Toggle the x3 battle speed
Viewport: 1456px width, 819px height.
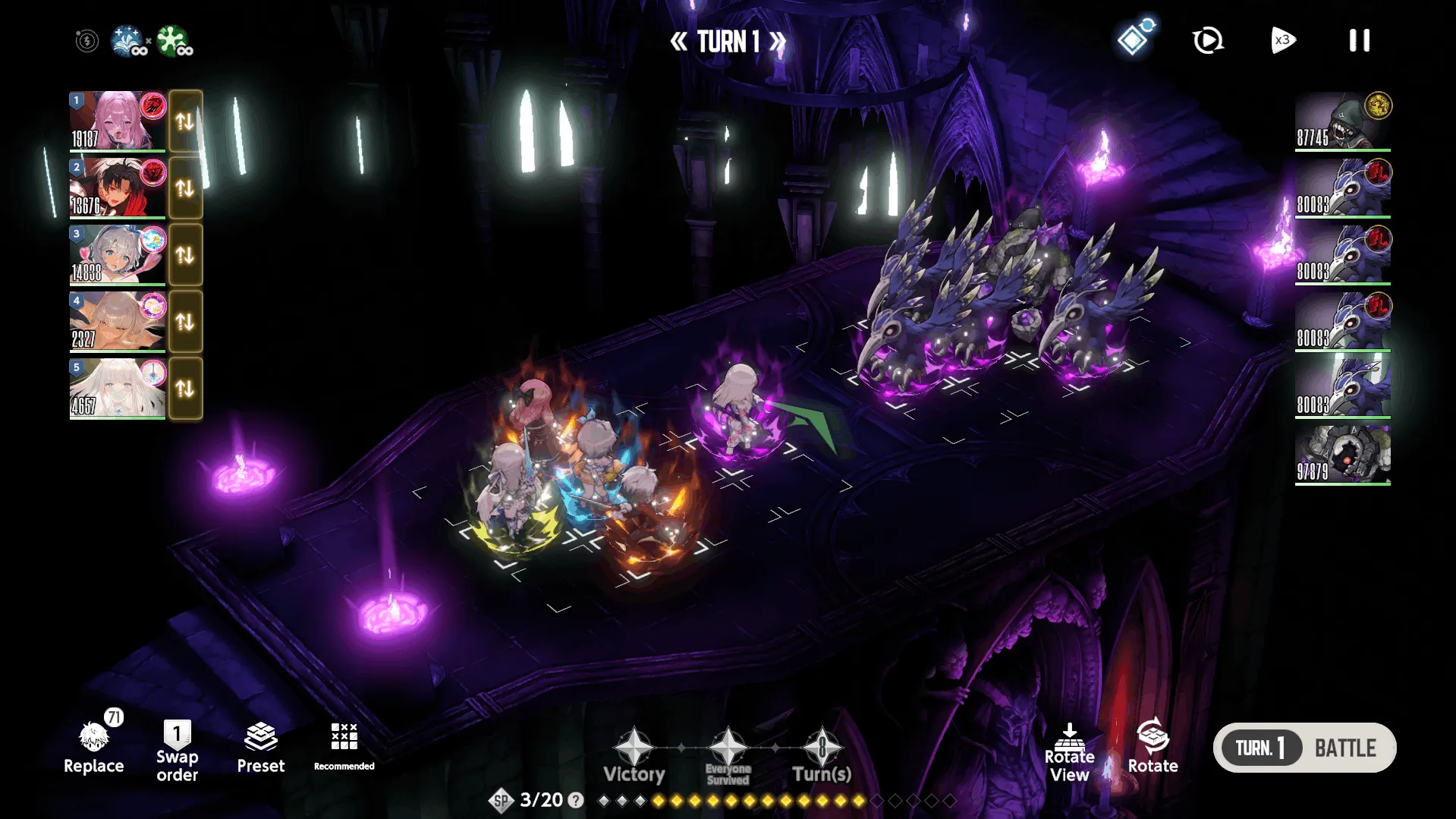coord(1282,40)
